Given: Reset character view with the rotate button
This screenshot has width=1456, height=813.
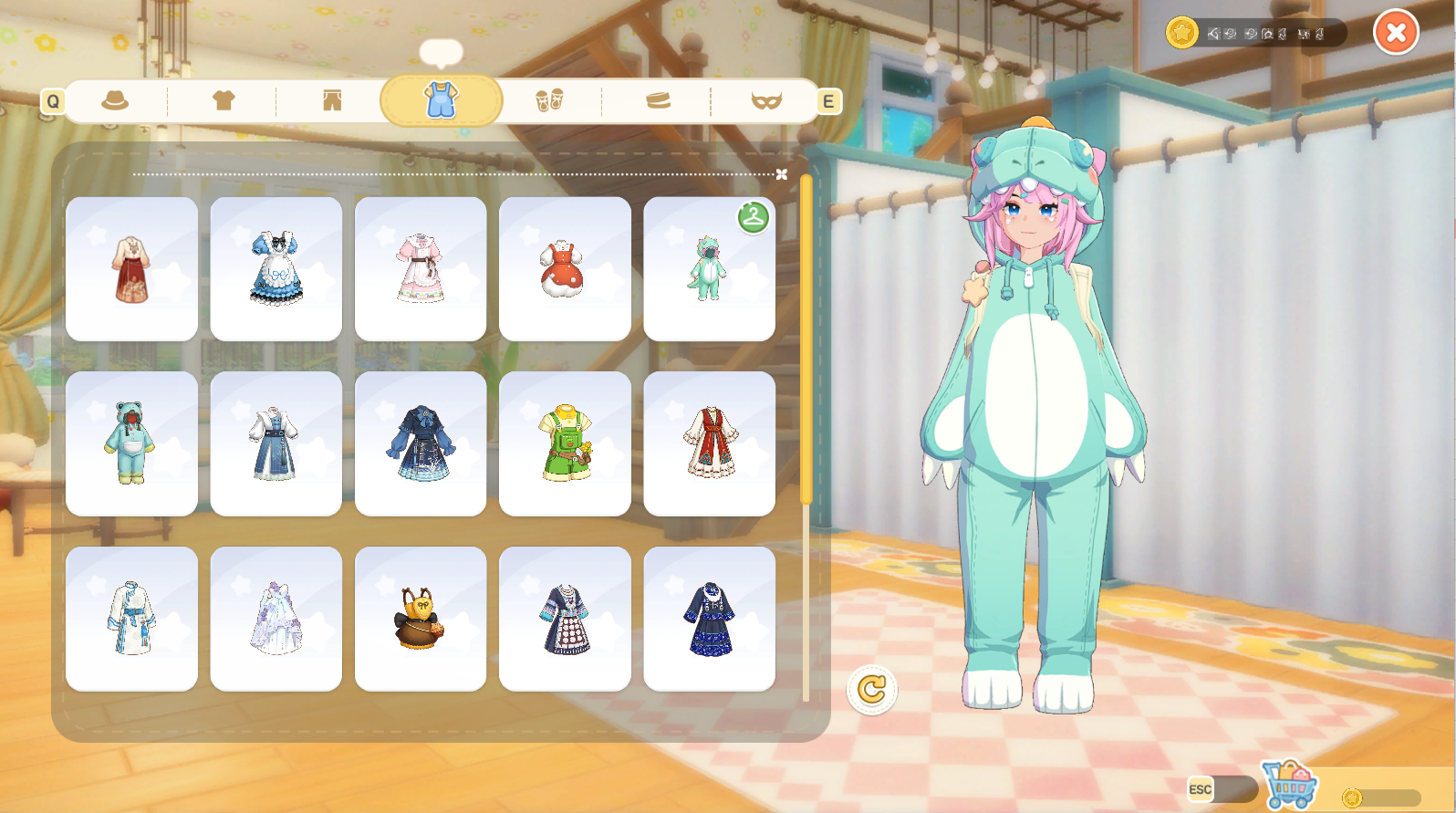Looking at the screenshot, I should (x=872, y=689).
